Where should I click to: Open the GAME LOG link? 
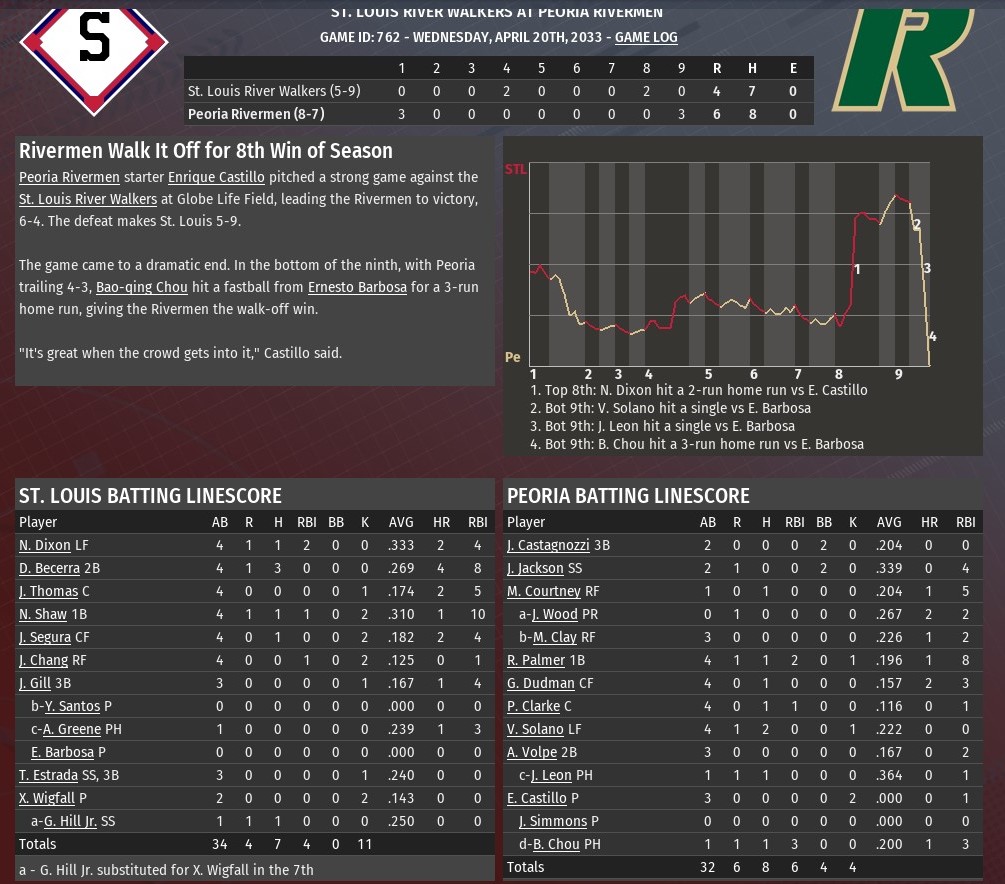pos(646,37)
